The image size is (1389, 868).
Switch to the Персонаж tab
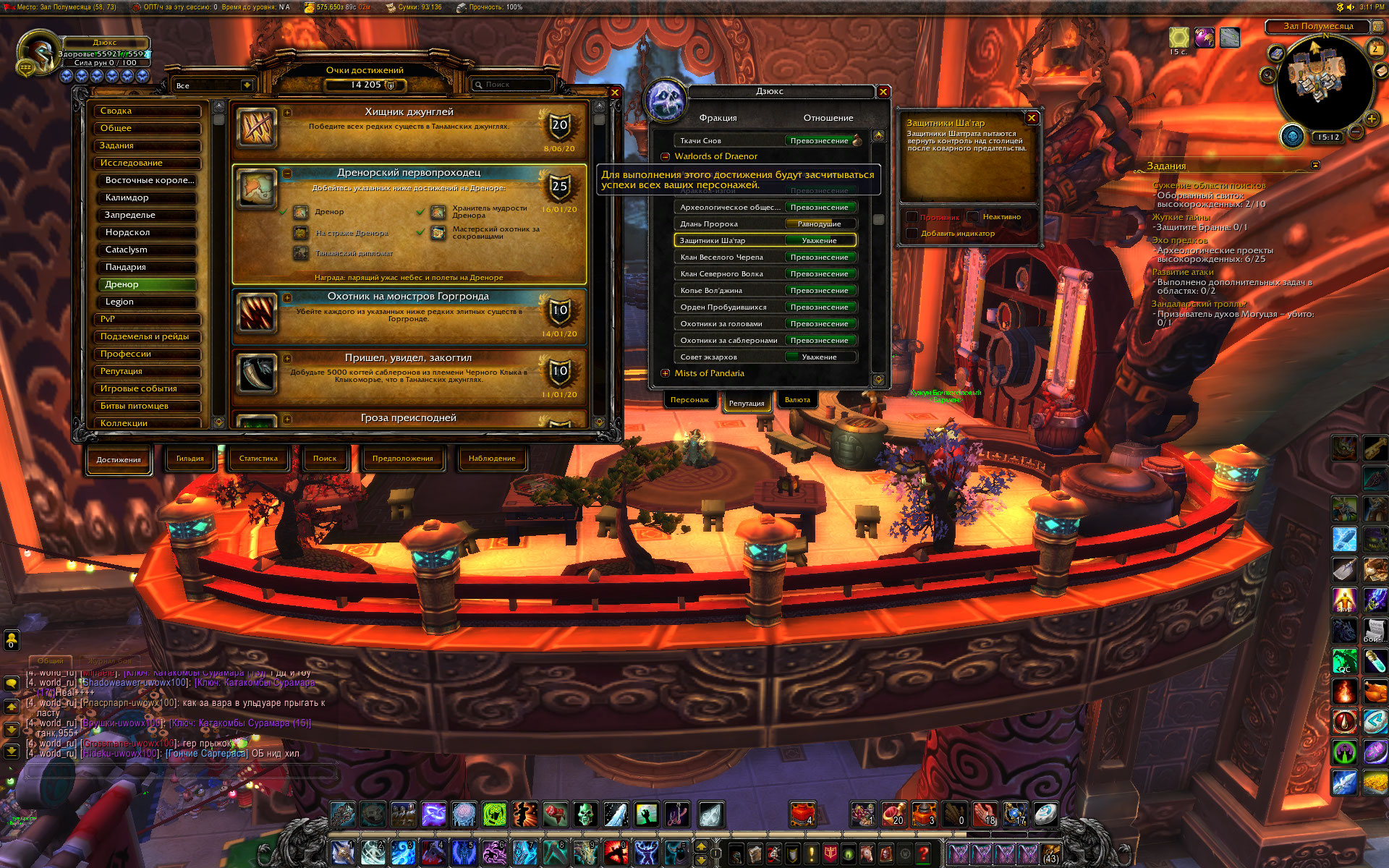tap(689, 400)
